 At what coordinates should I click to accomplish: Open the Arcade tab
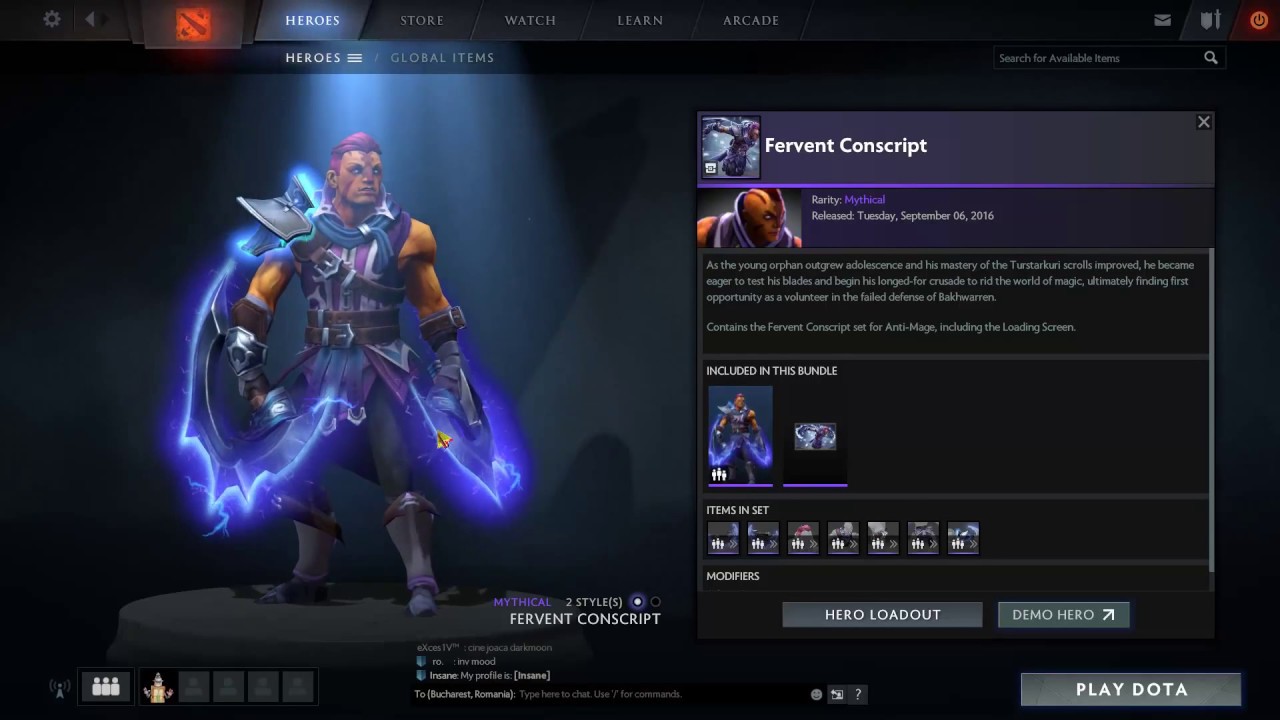tap(751, 20)
